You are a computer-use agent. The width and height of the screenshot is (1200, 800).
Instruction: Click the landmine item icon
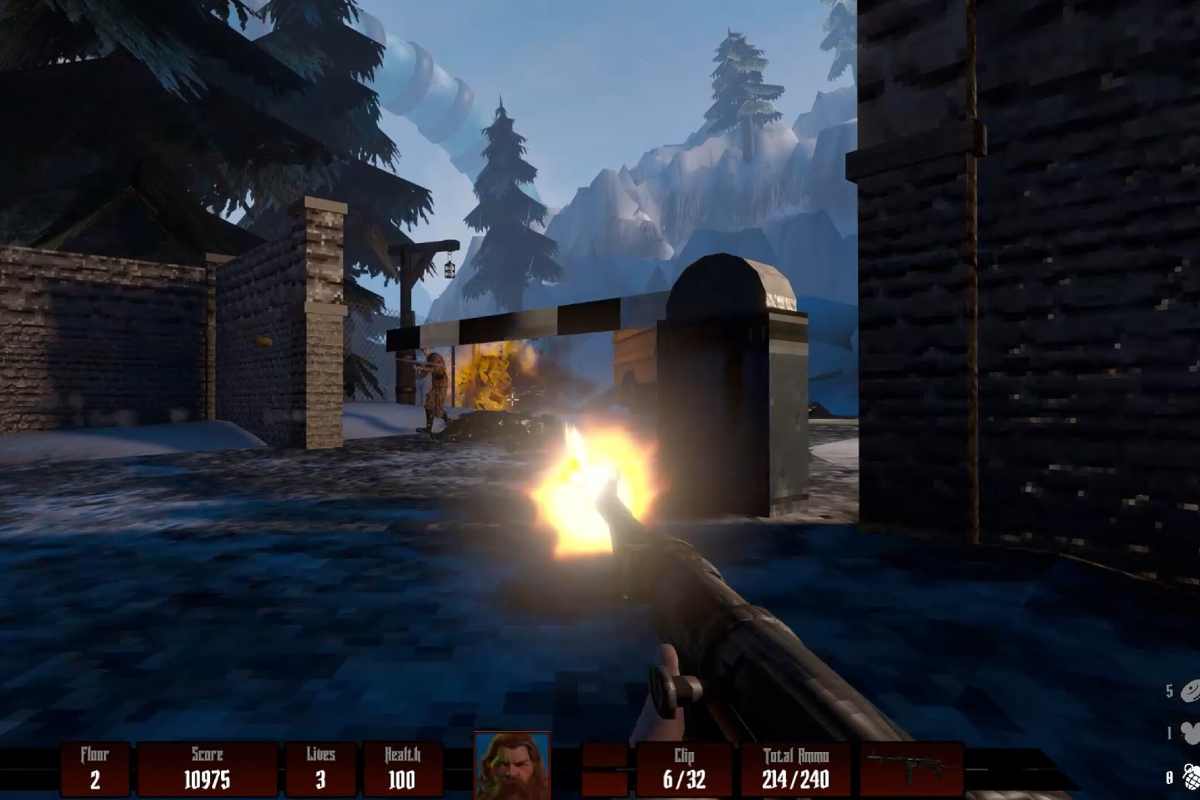coord(1190,691)
